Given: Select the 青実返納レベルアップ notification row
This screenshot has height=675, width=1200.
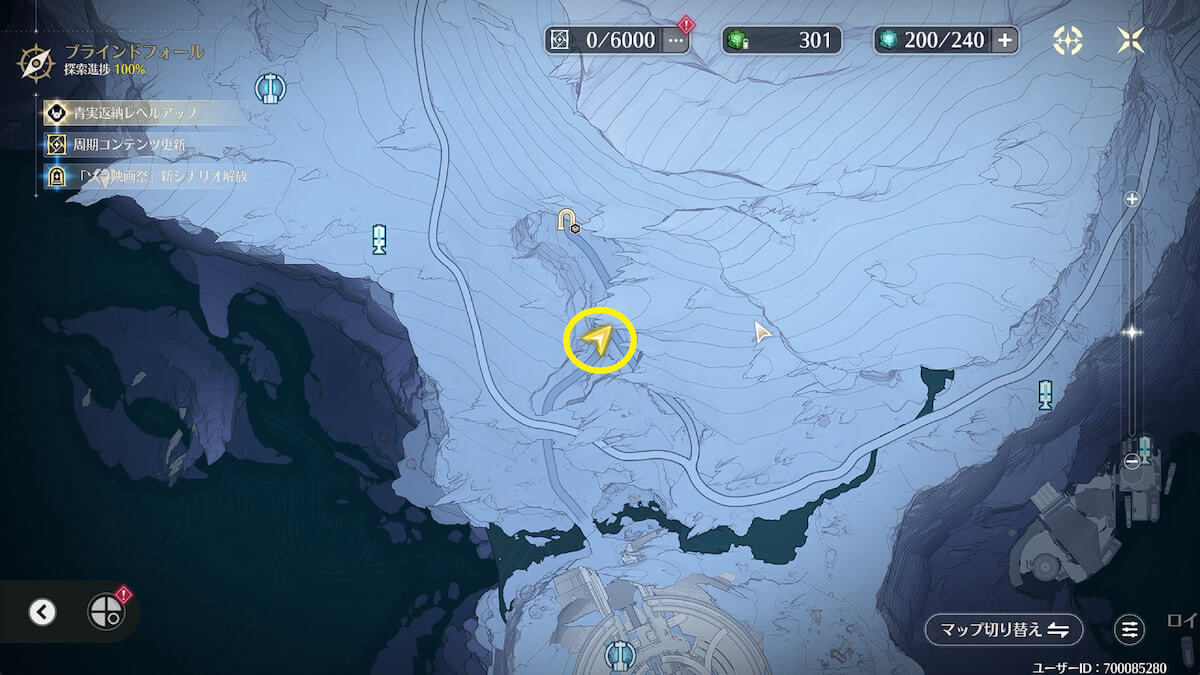Looking at the screenshot, I should (x=140, y=113).
